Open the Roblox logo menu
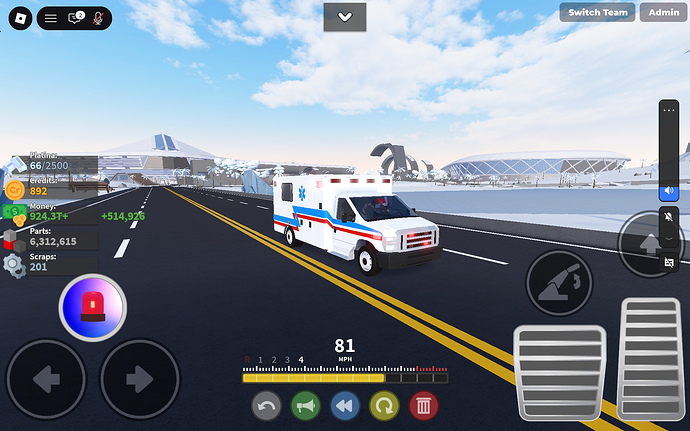 click(16, 18)
